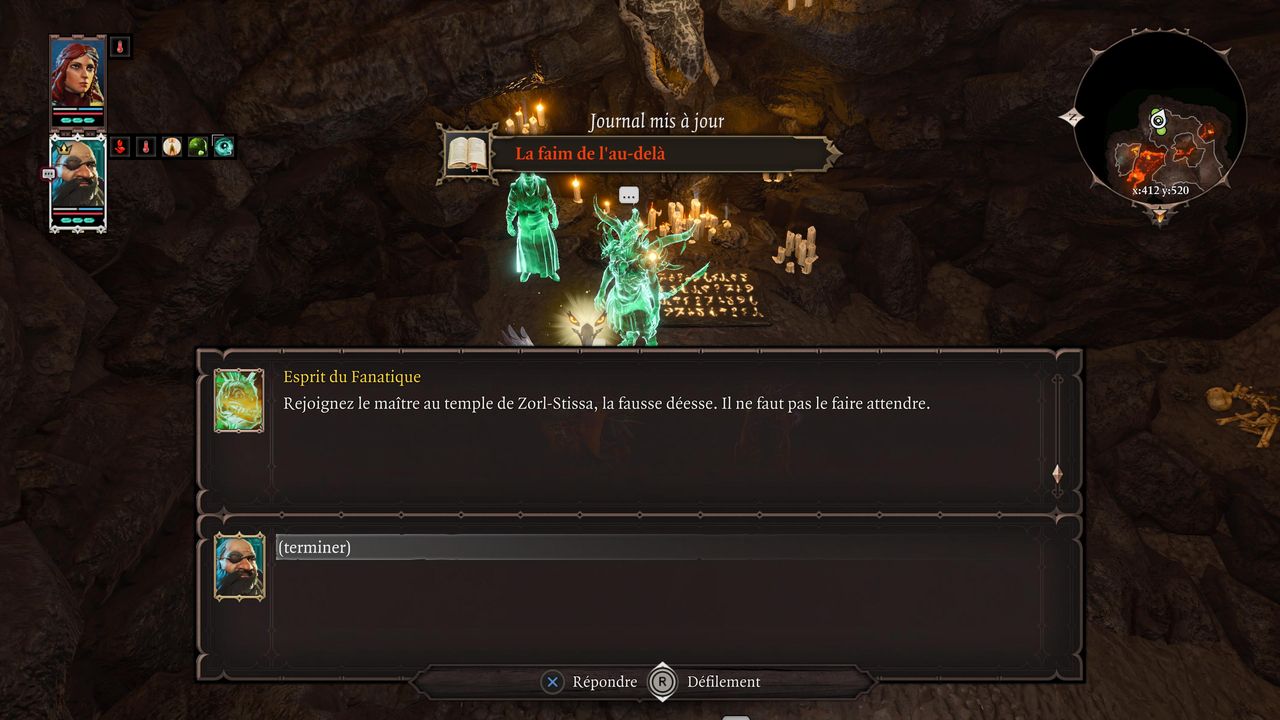Choose the "(terminer)" dialogue reply
The image size is (1280, 720).
[x=314, y=548]
